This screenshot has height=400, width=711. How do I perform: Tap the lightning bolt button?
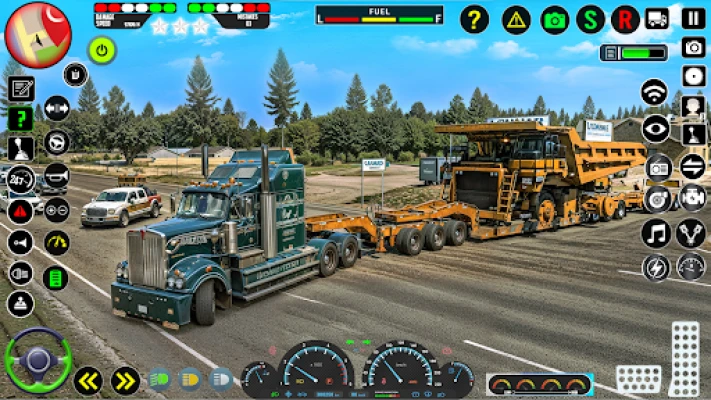(x=656, y=268)
